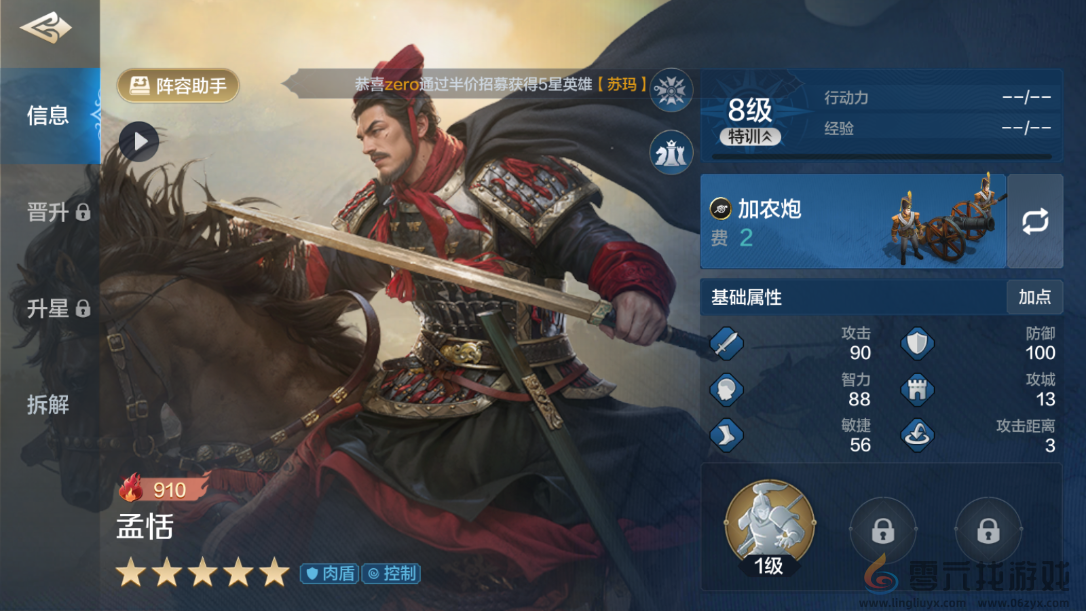Open the 阵容助手 lineup assistant
The image size is (1086, 611).
(178, 86)
